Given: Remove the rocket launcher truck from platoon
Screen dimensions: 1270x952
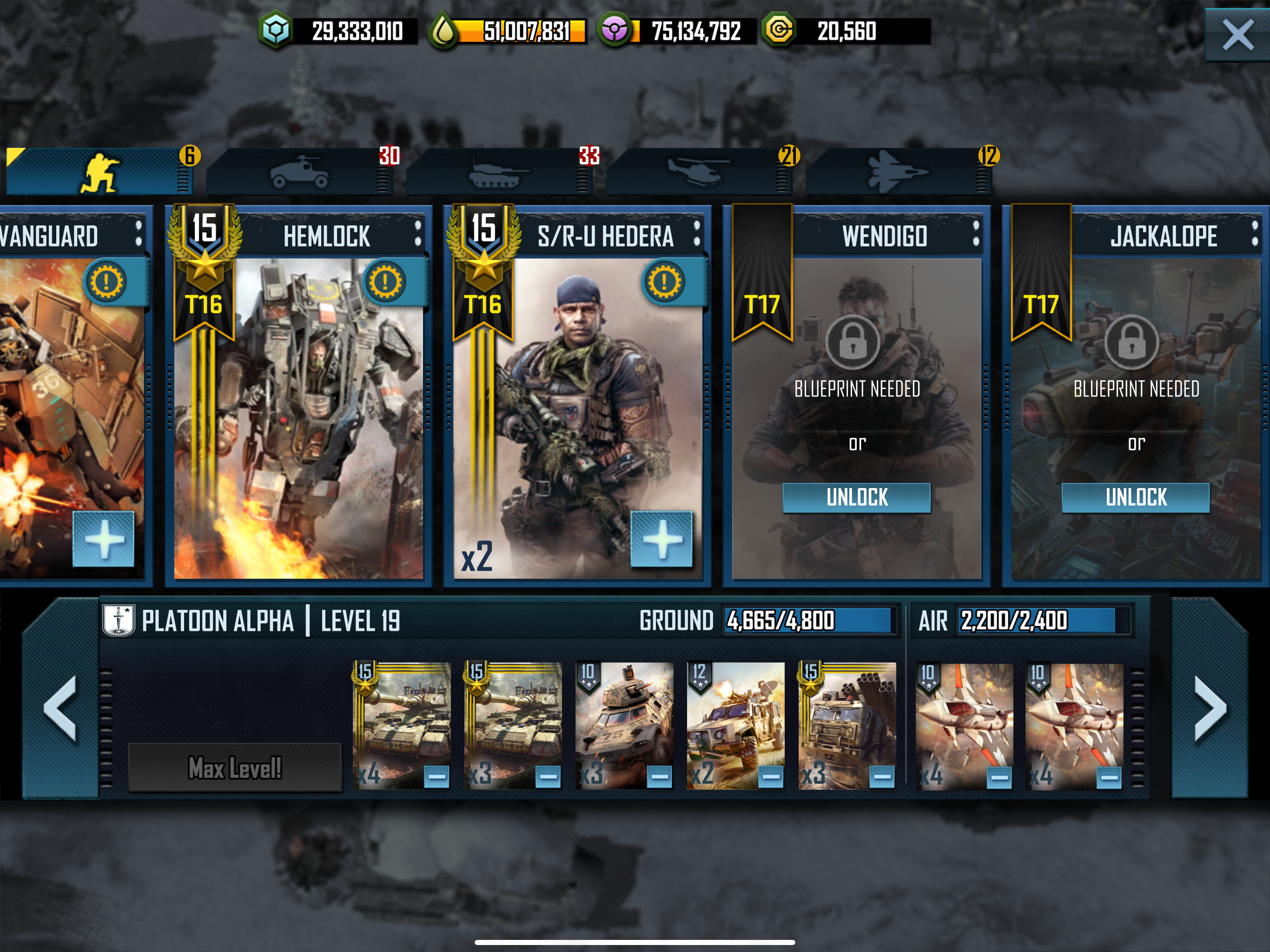Looking at the screenshot, I should pyautogui.click(x=882, y=777).
